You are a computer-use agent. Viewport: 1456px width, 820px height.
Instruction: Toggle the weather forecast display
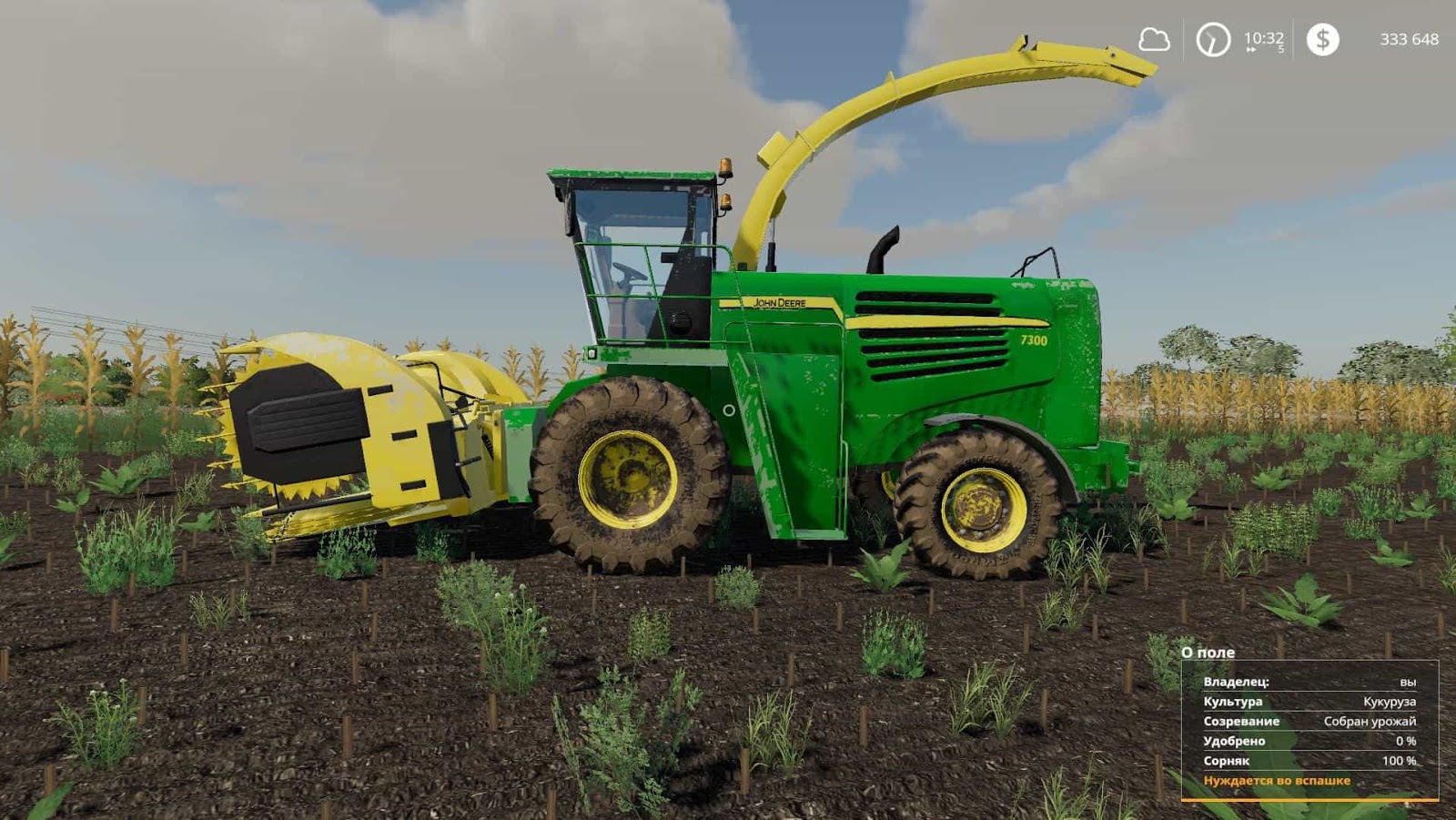pos(1153,40)
